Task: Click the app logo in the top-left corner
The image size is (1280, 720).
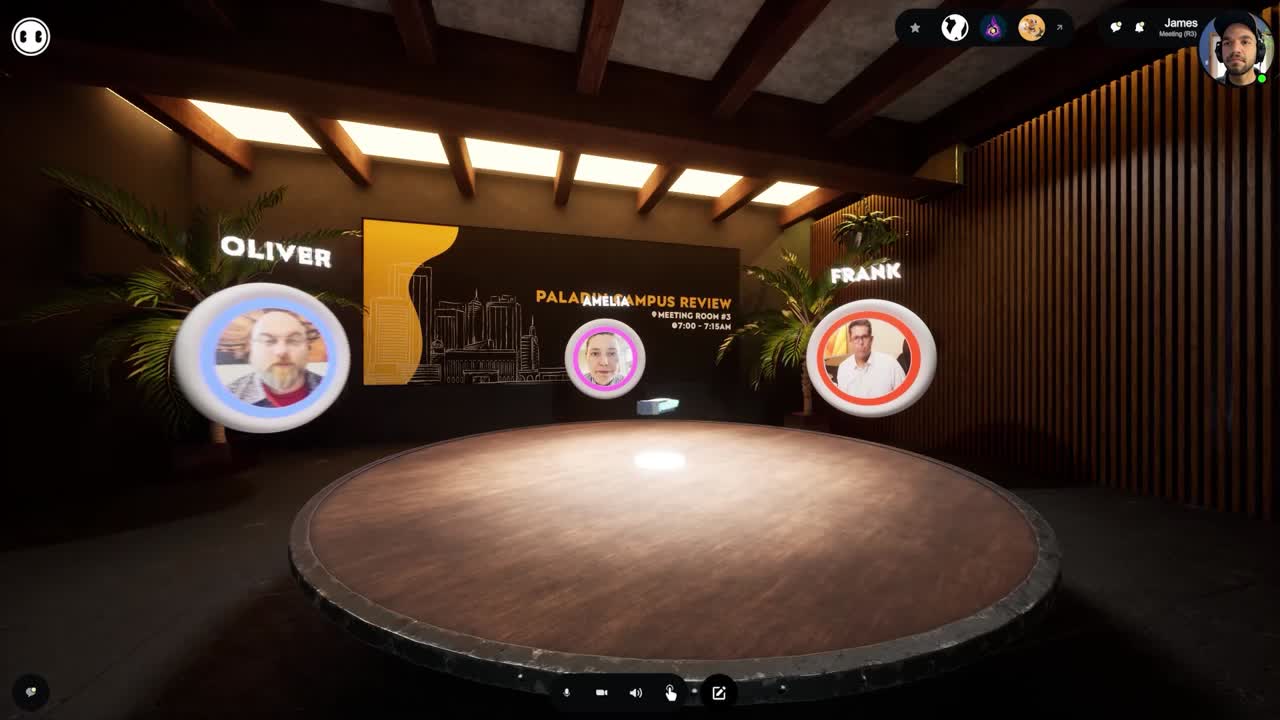Action: pos(30,35)
